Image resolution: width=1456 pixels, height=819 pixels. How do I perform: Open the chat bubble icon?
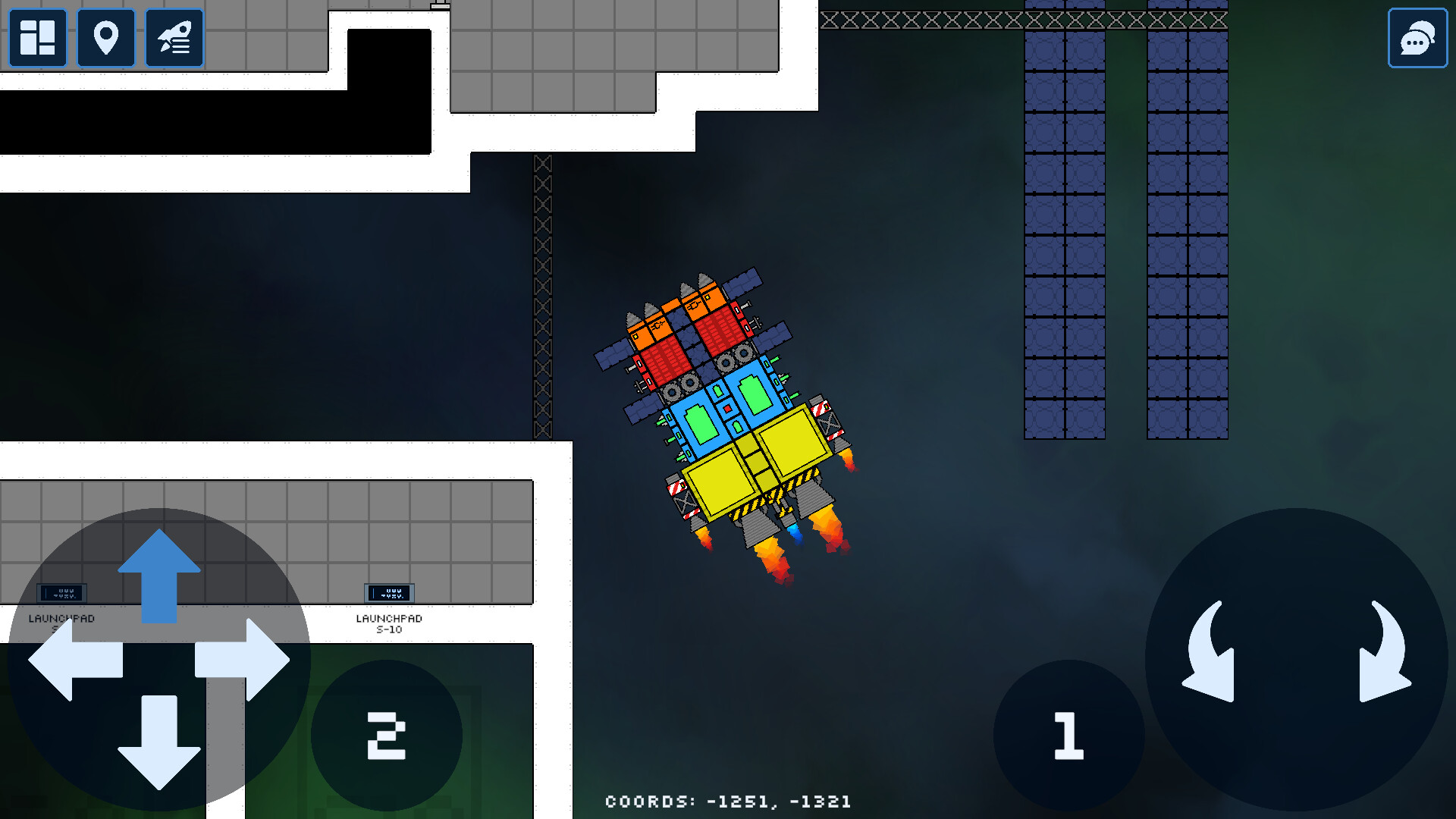point(1417,37)
